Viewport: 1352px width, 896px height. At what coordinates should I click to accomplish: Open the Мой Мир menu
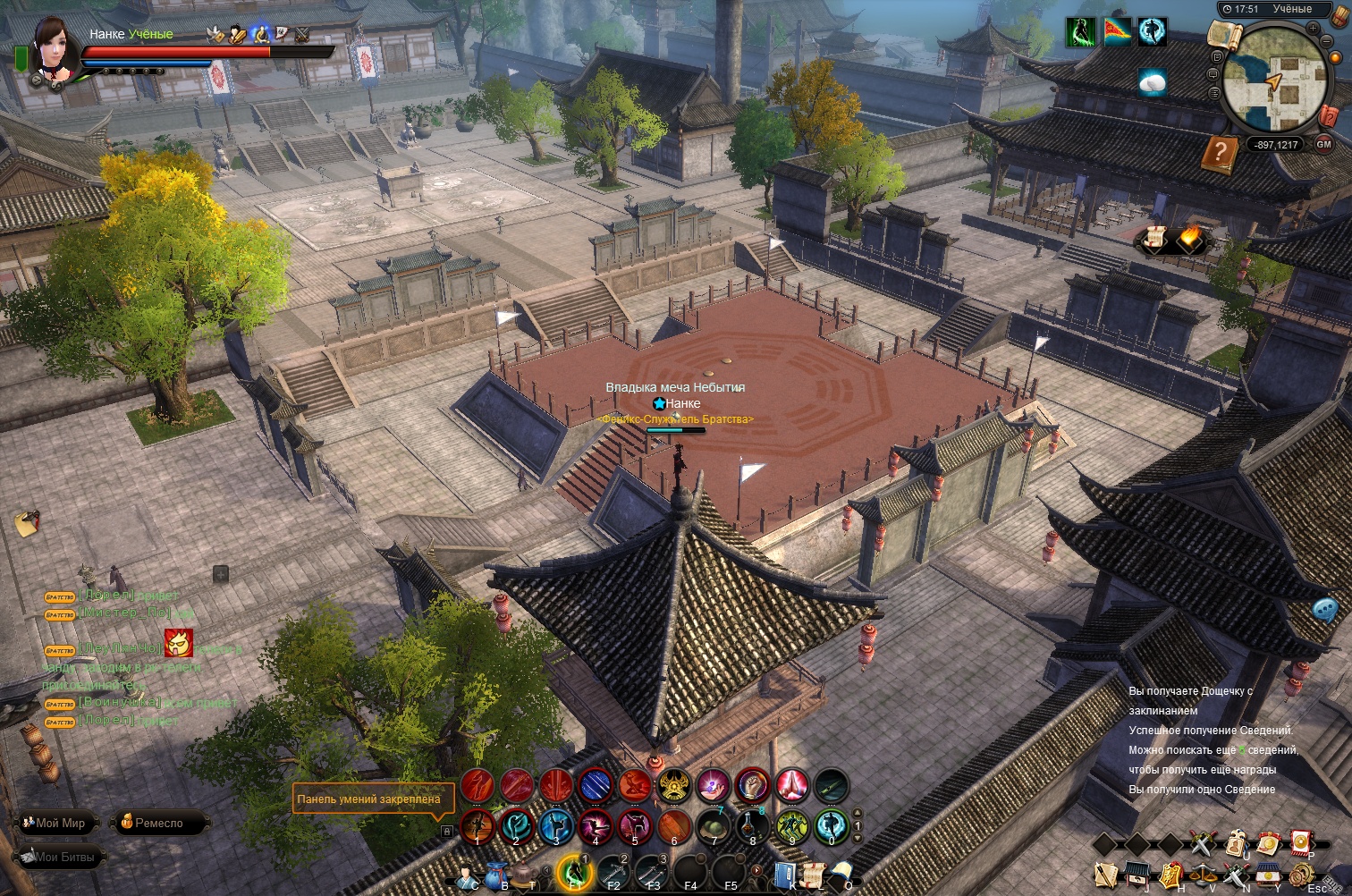[x=58, y=823]
